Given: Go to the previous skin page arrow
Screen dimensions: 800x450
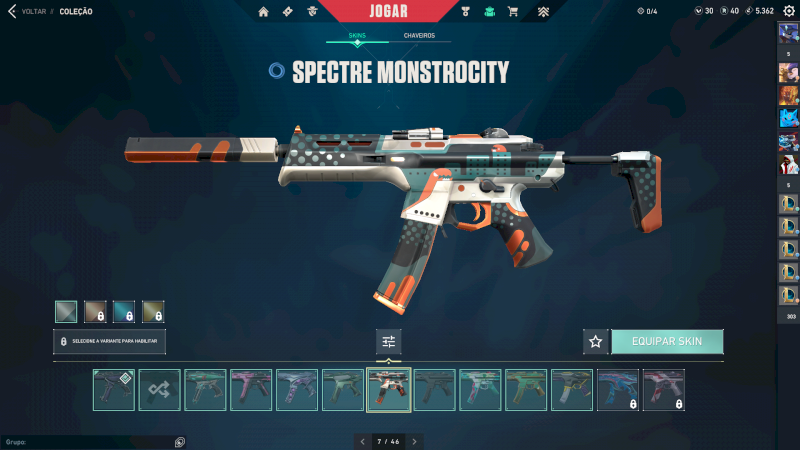Looking at the screenshot, I should pyautogui.click(x=362, y=441).
